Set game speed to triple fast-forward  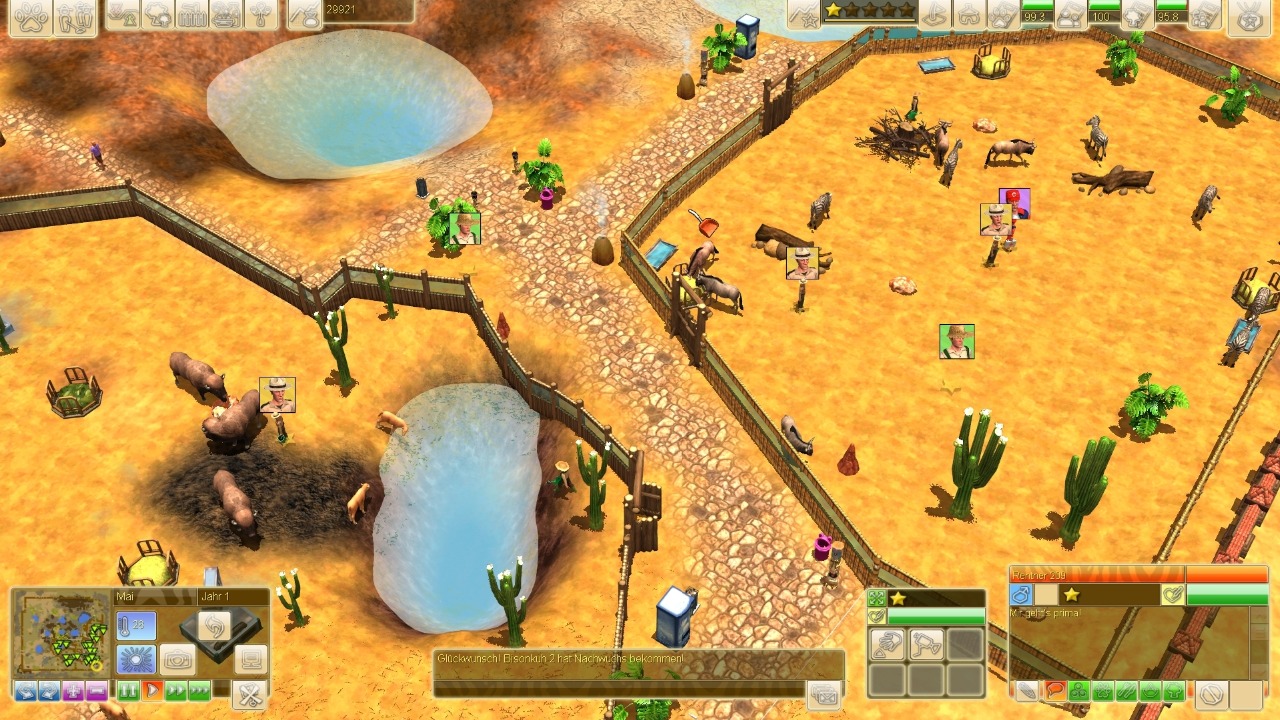pos(199,690)
